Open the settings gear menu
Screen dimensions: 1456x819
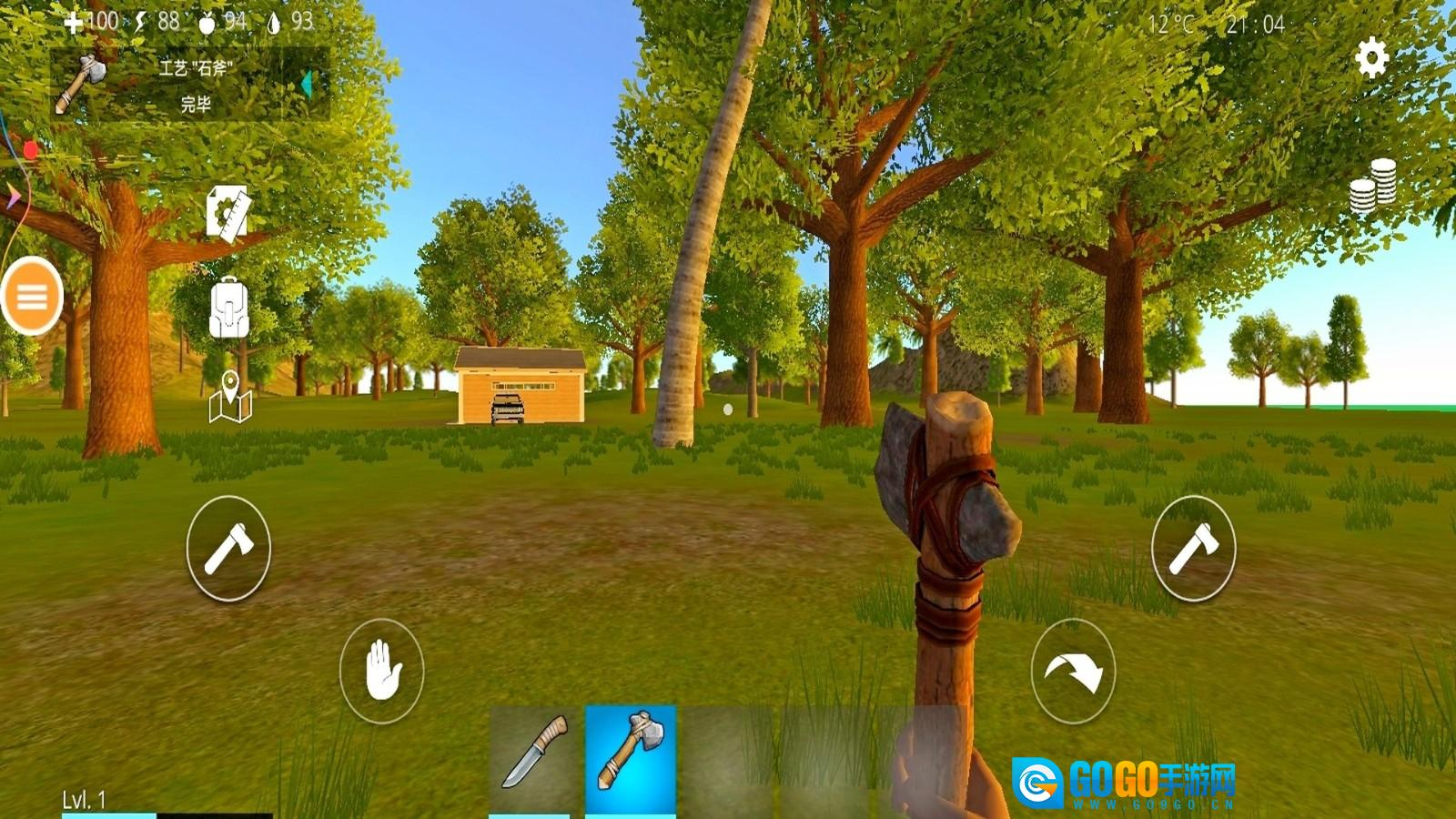(x=1371, y=59)
